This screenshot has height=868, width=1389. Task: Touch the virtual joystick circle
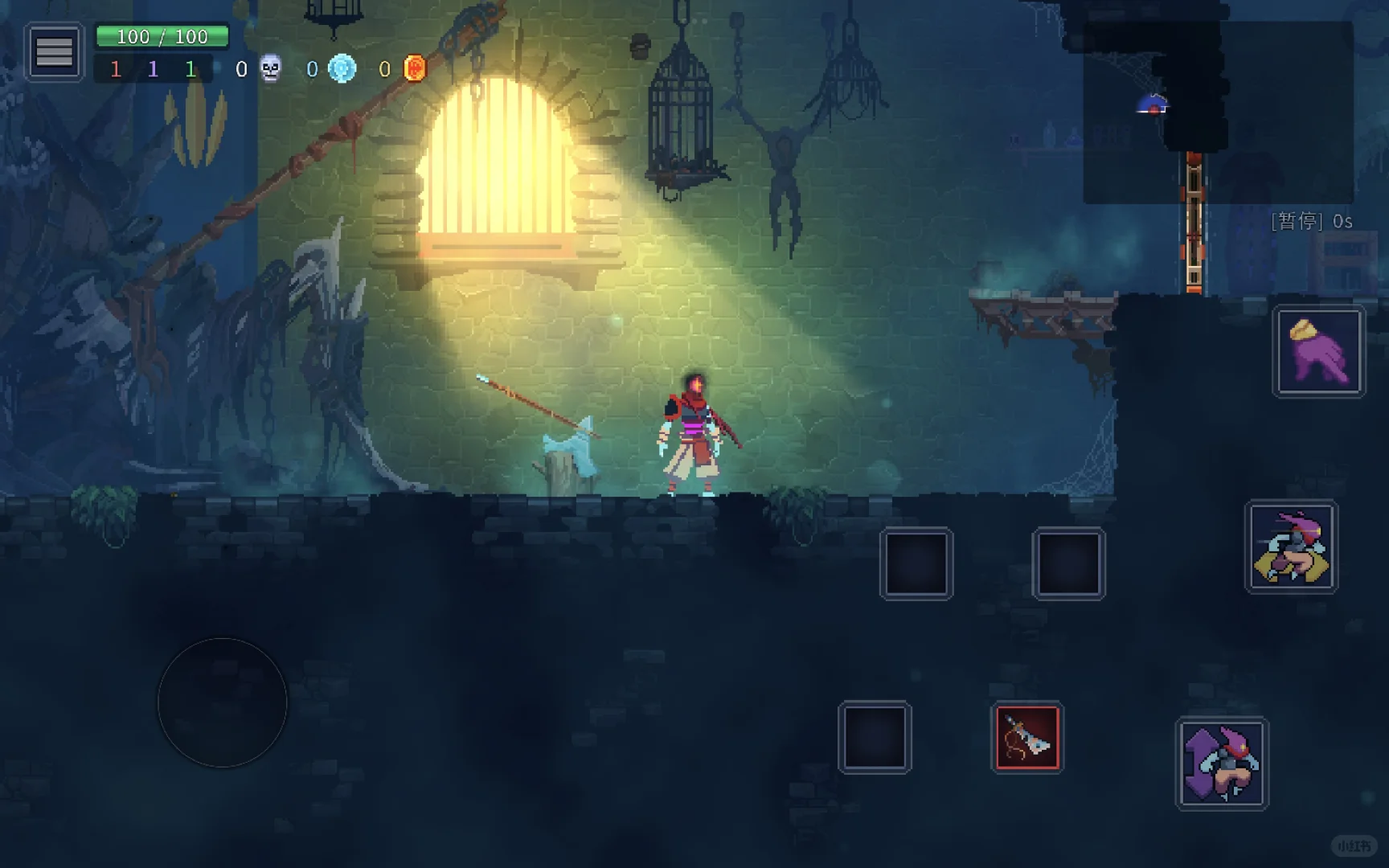222,702
